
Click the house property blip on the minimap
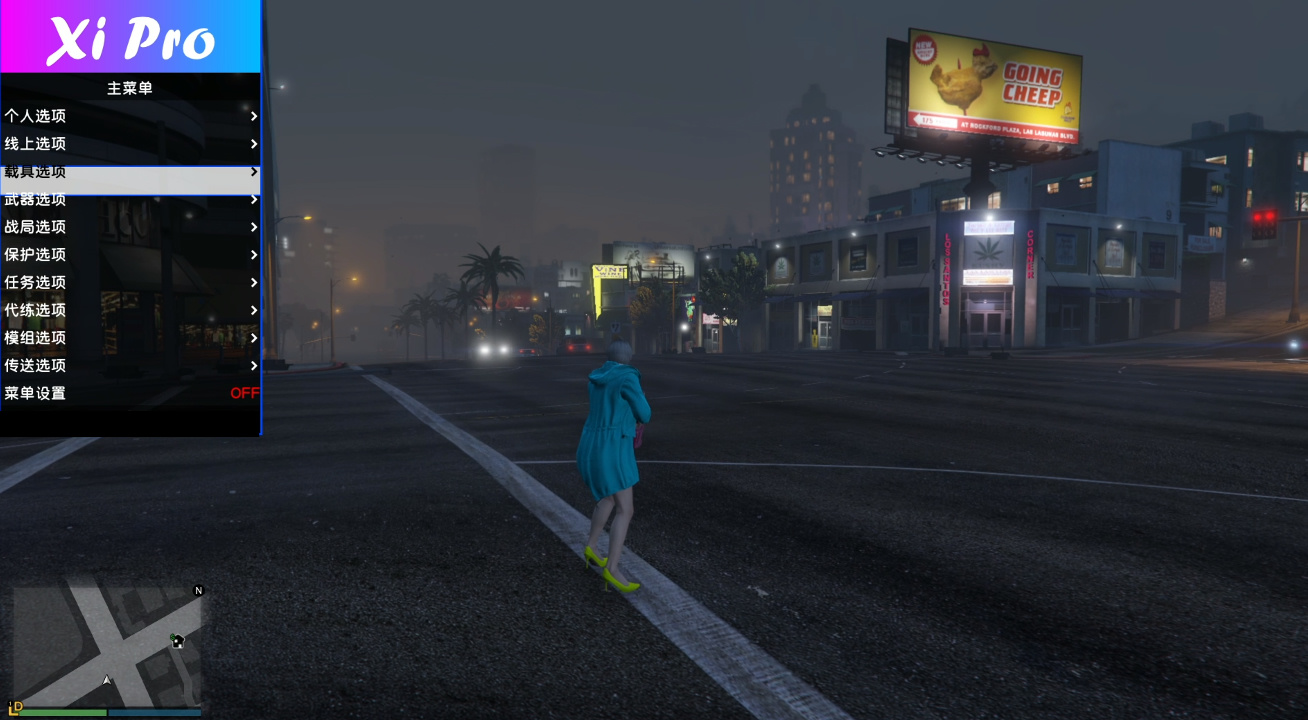[x=176, y=643]
